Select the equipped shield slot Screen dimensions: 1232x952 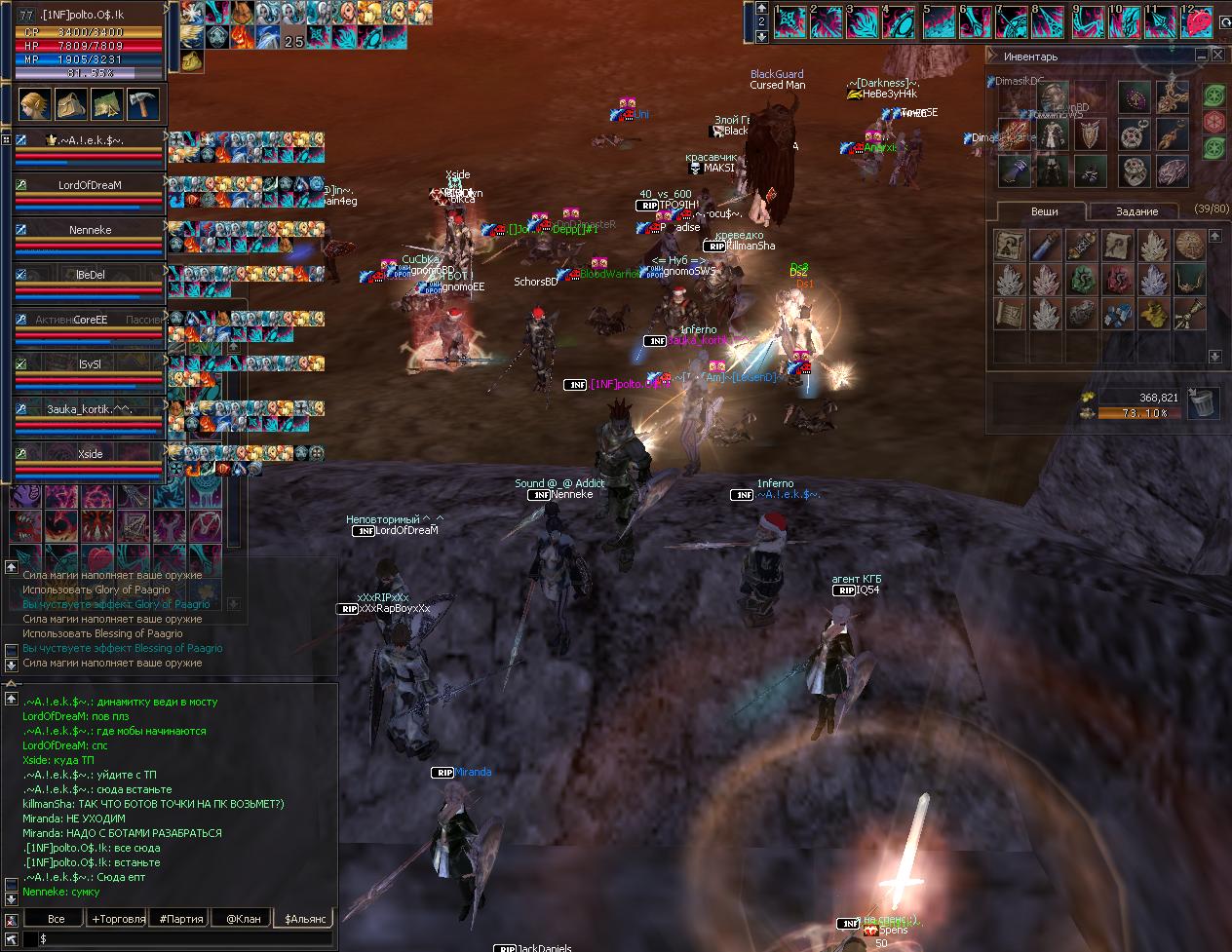(1089, 134)
